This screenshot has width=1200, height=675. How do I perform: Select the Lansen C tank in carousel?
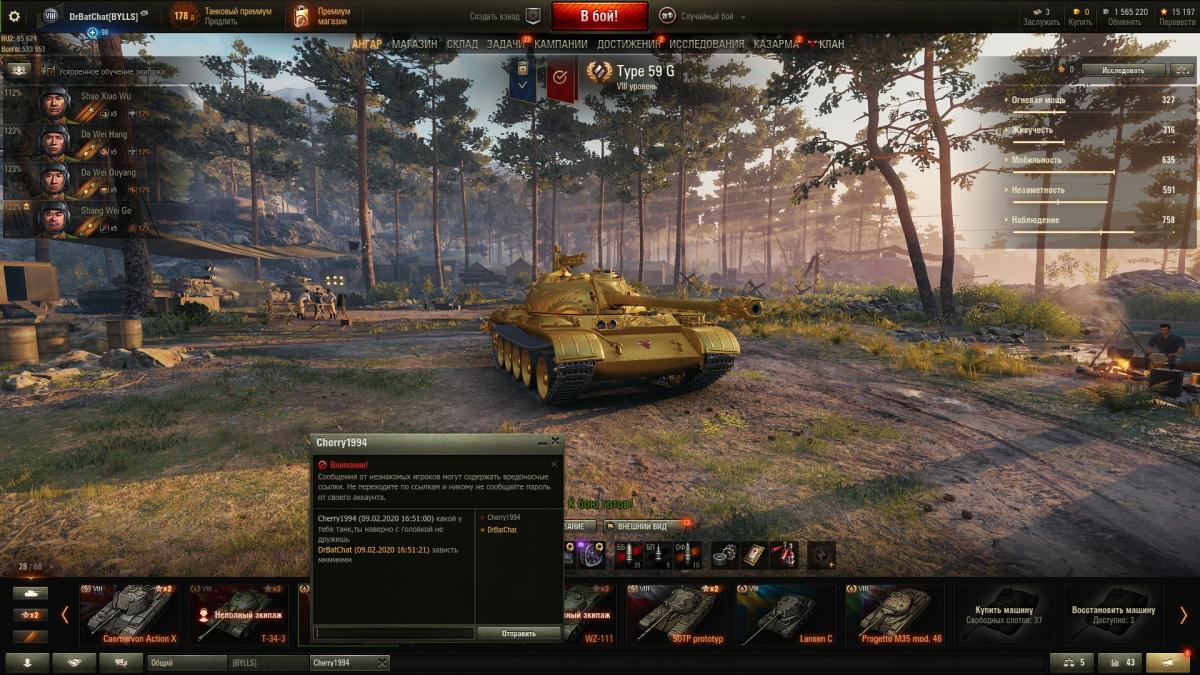point(784,613)
